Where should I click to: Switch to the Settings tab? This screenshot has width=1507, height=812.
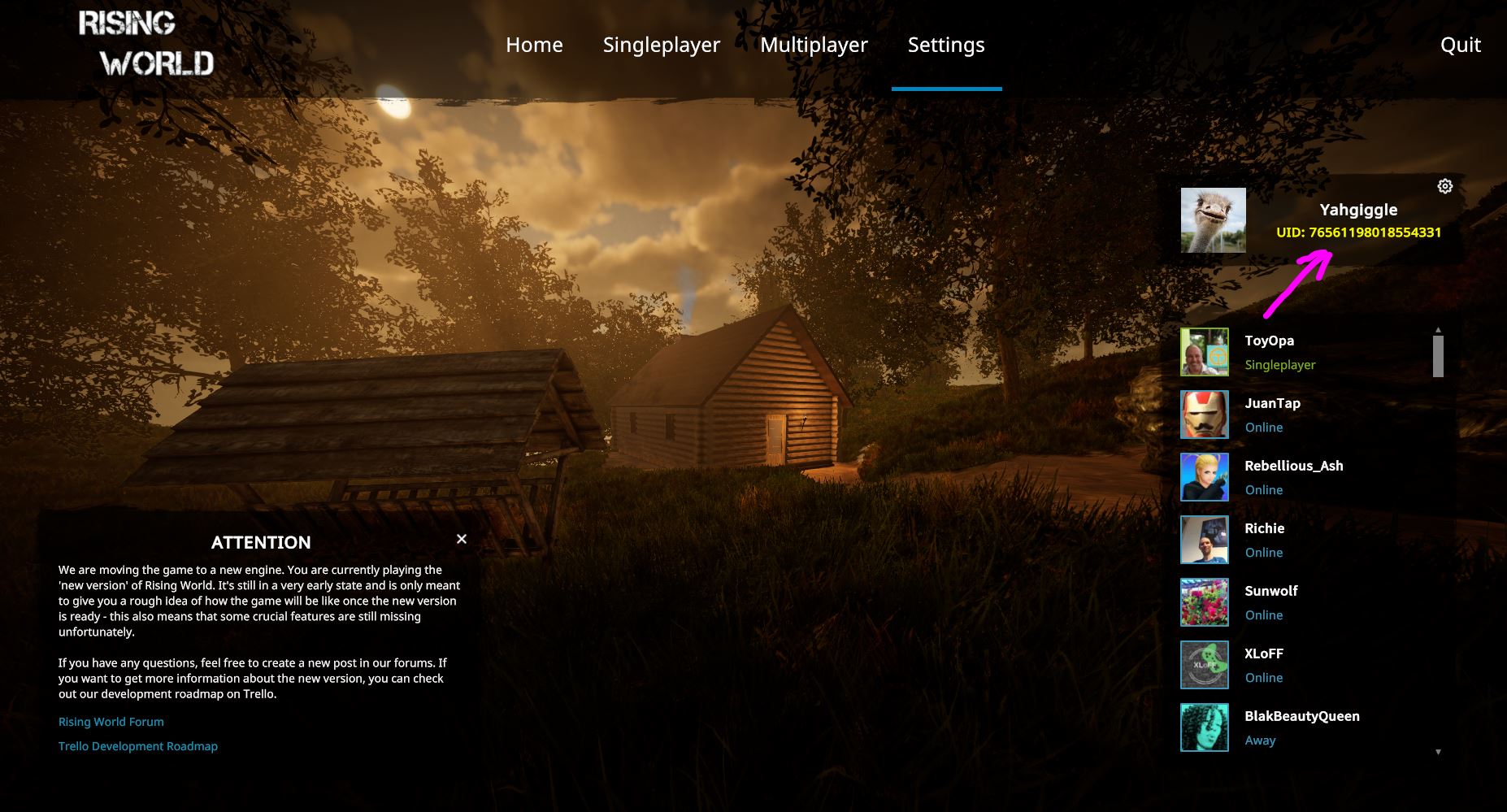pos(946,45)
